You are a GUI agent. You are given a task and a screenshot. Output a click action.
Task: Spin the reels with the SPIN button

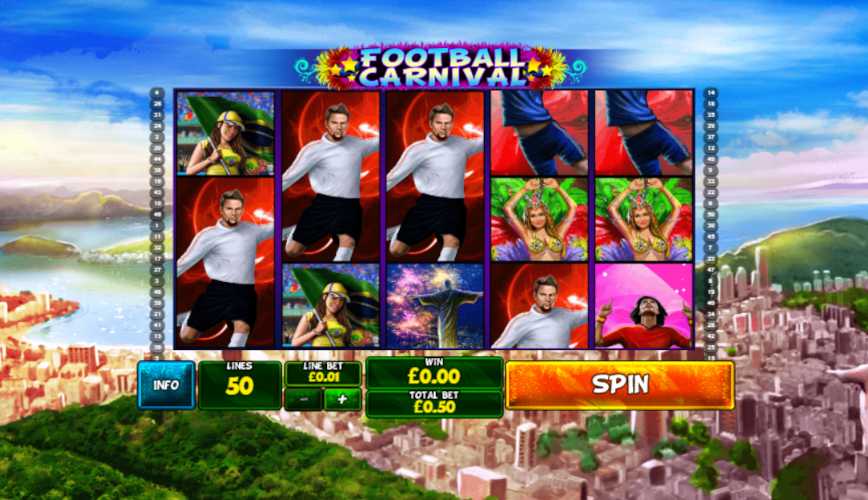click(x=619, y=384)
